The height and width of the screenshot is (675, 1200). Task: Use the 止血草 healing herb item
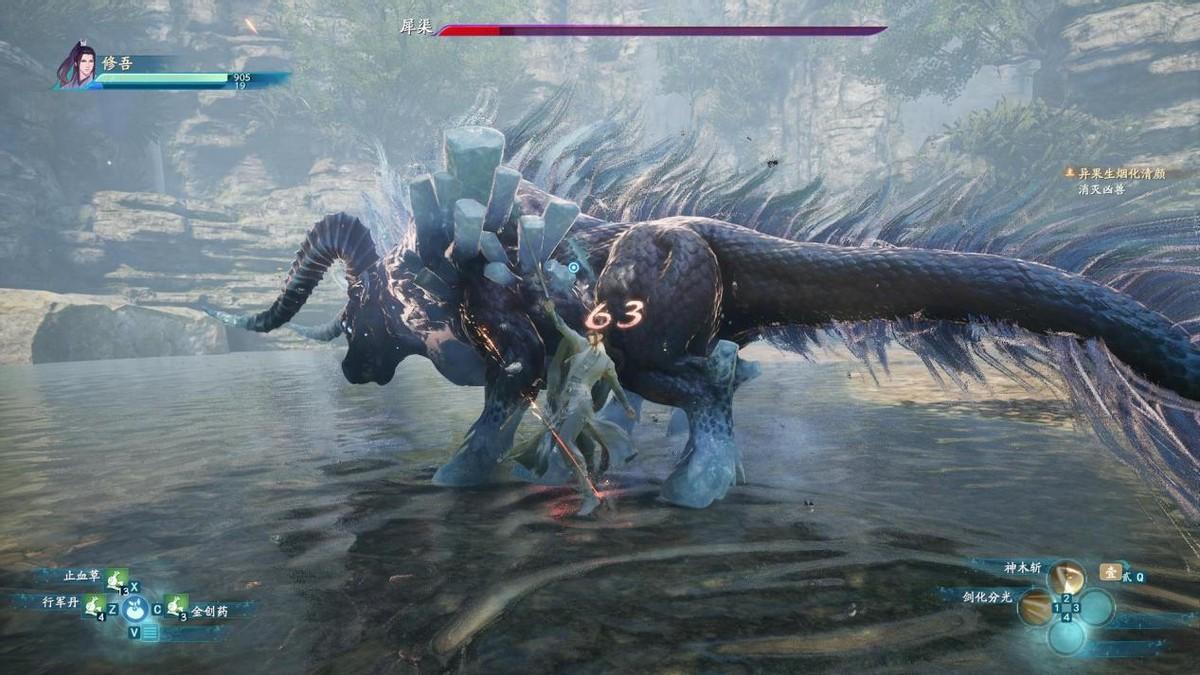(x=116, y=578)
